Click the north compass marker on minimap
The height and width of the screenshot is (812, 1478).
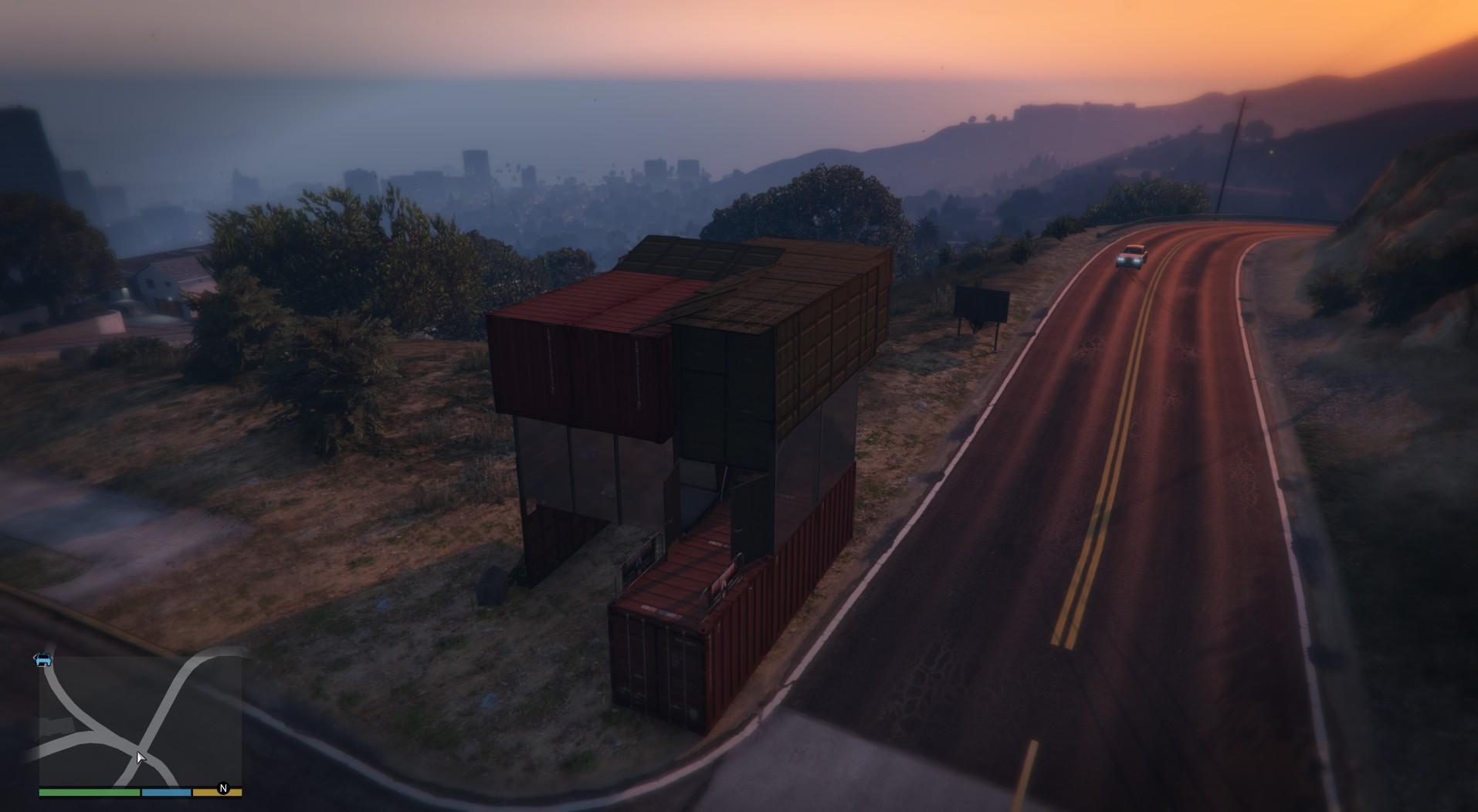pyautogui.click(x=224, y=788)
